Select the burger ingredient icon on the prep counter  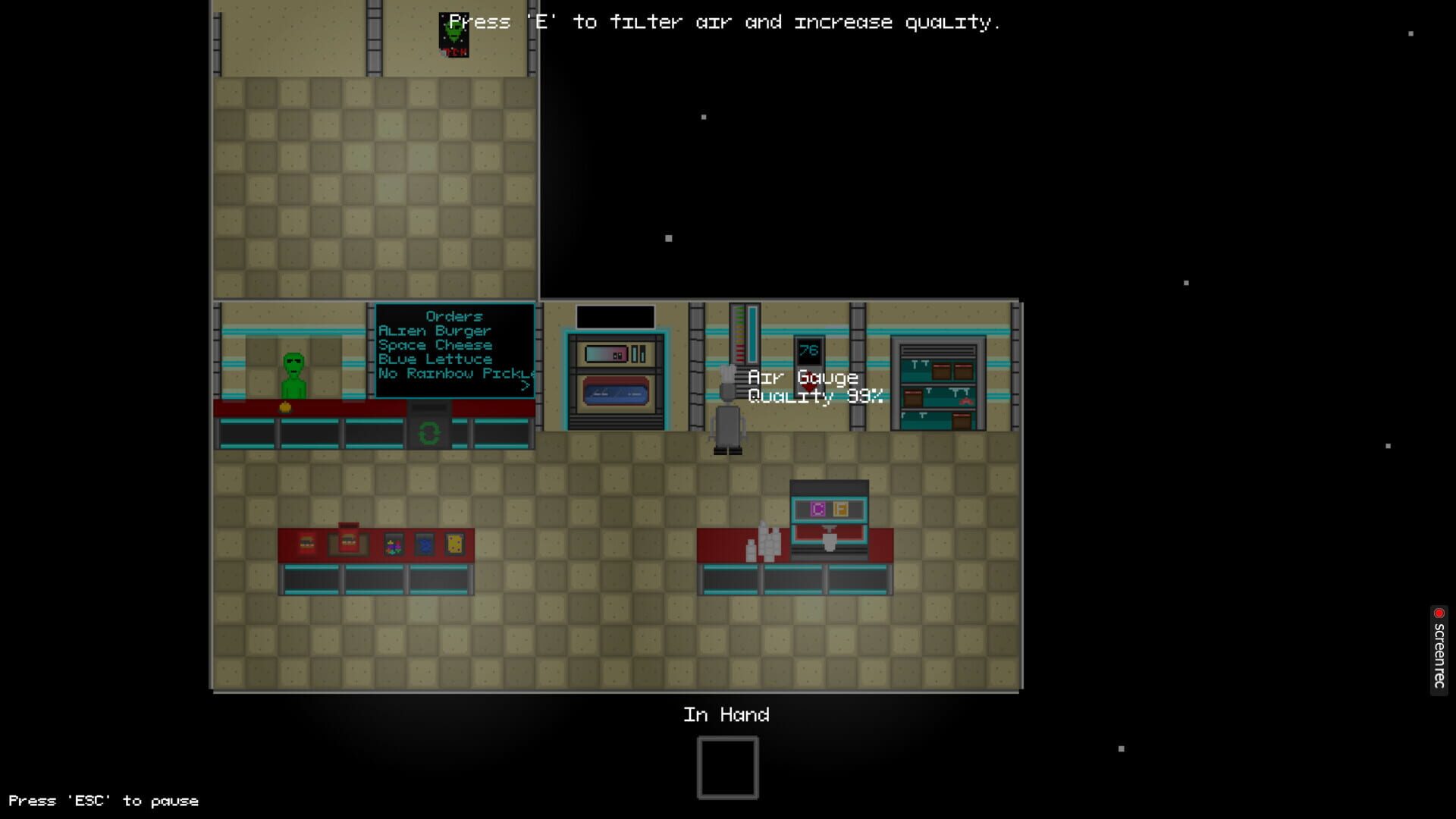tap(306, 542)
